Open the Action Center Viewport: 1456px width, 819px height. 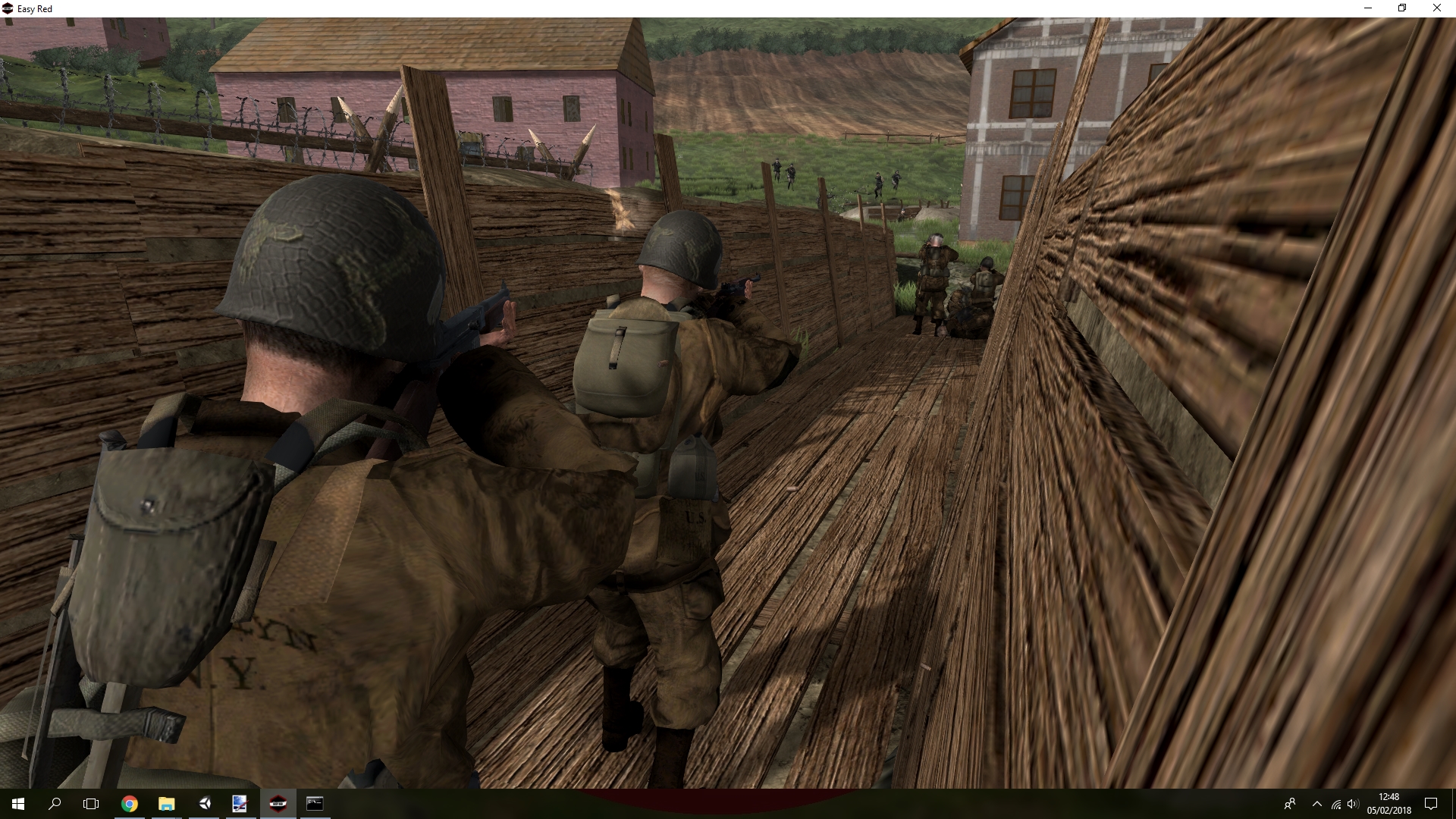1432,804
